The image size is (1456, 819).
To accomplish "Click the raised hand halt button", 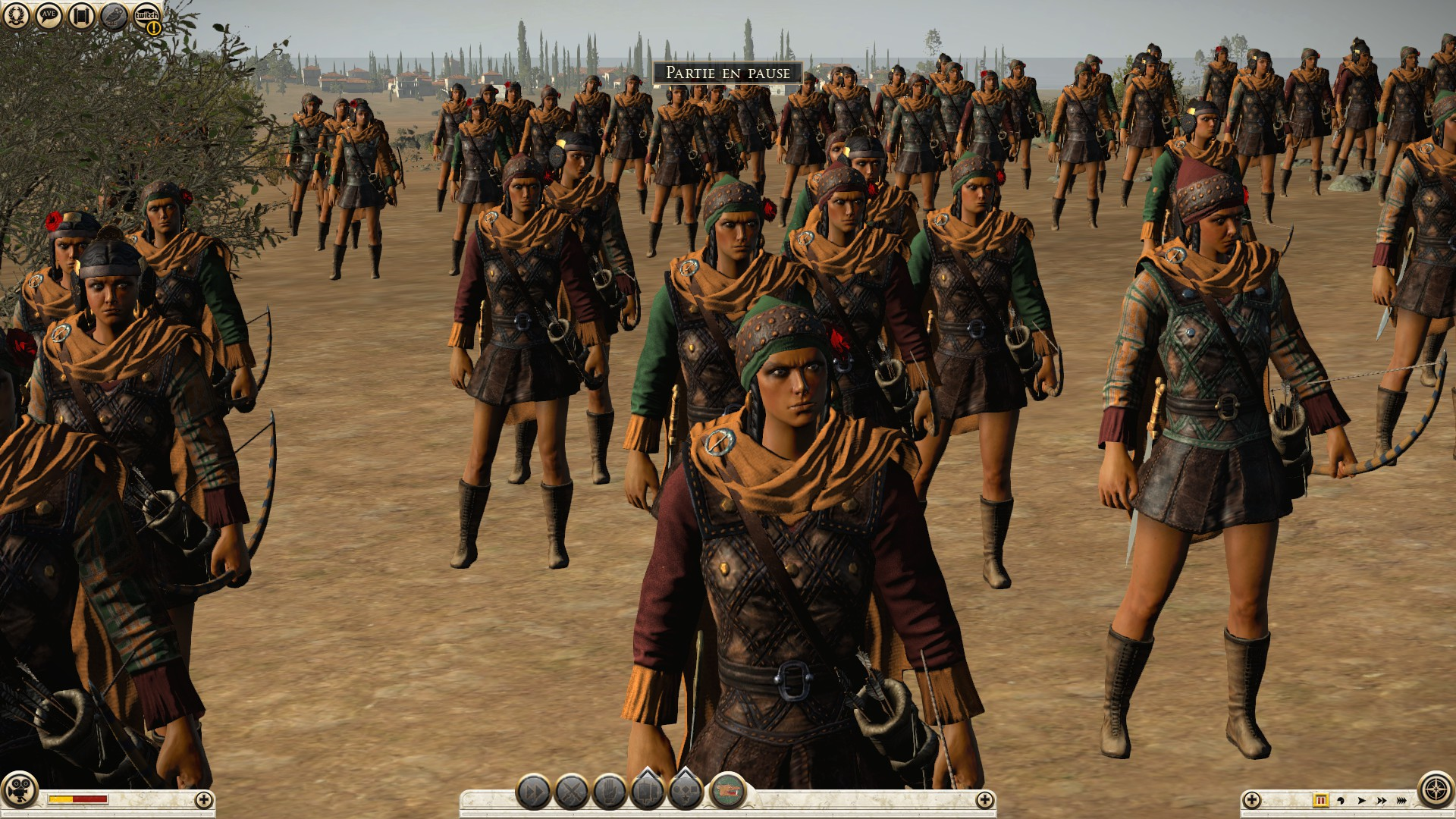I will click(610, 793).
